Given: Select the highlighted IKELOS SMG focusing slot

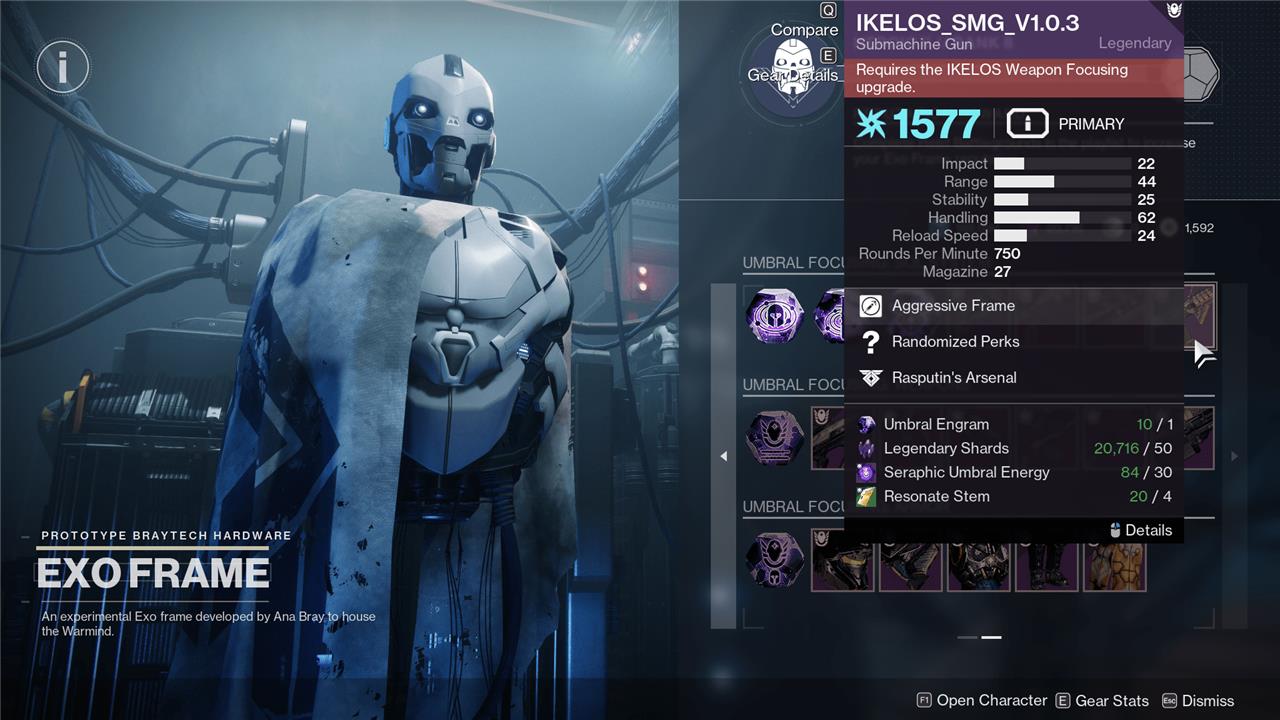Looking at the screenshot, I should pos(1200,315).
